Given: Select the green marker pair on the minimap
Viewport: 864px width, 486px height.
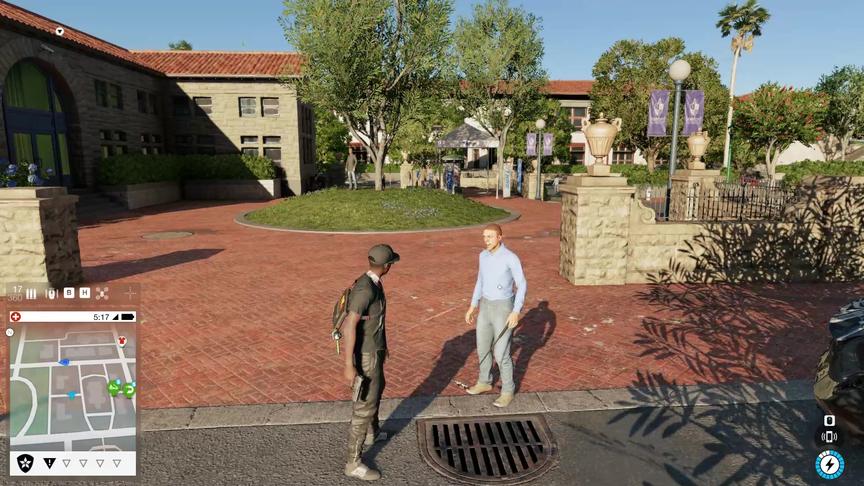Looking at the screenshot, I should coord(121,388).
